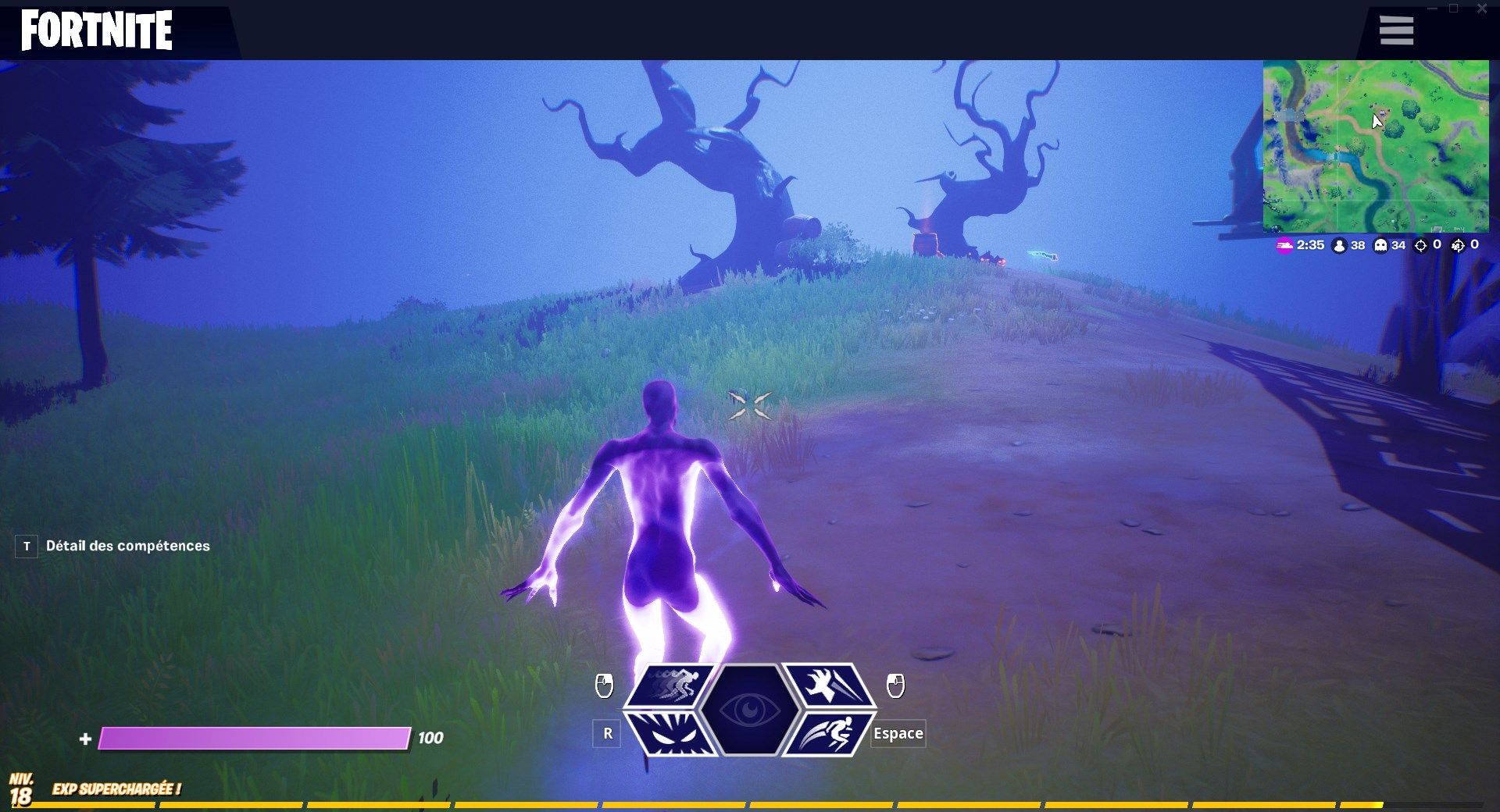The height and width of the screenshot is (812, 1500).
Task: Click the R keybind box for Scream
Action: click(x=607, y=734)
